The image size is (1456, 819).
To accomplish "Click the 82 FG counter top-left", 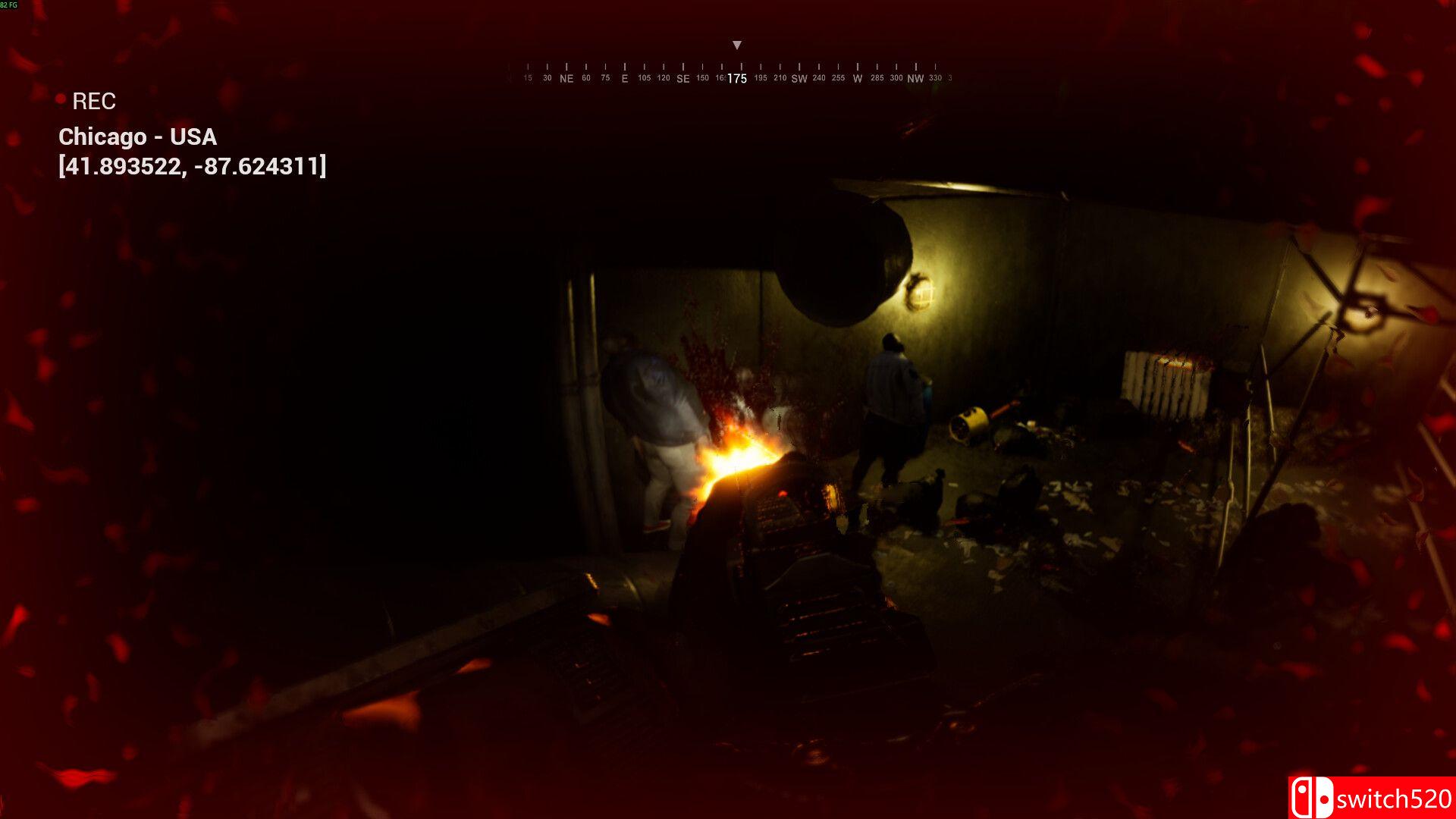I will [x=9, y=5].
